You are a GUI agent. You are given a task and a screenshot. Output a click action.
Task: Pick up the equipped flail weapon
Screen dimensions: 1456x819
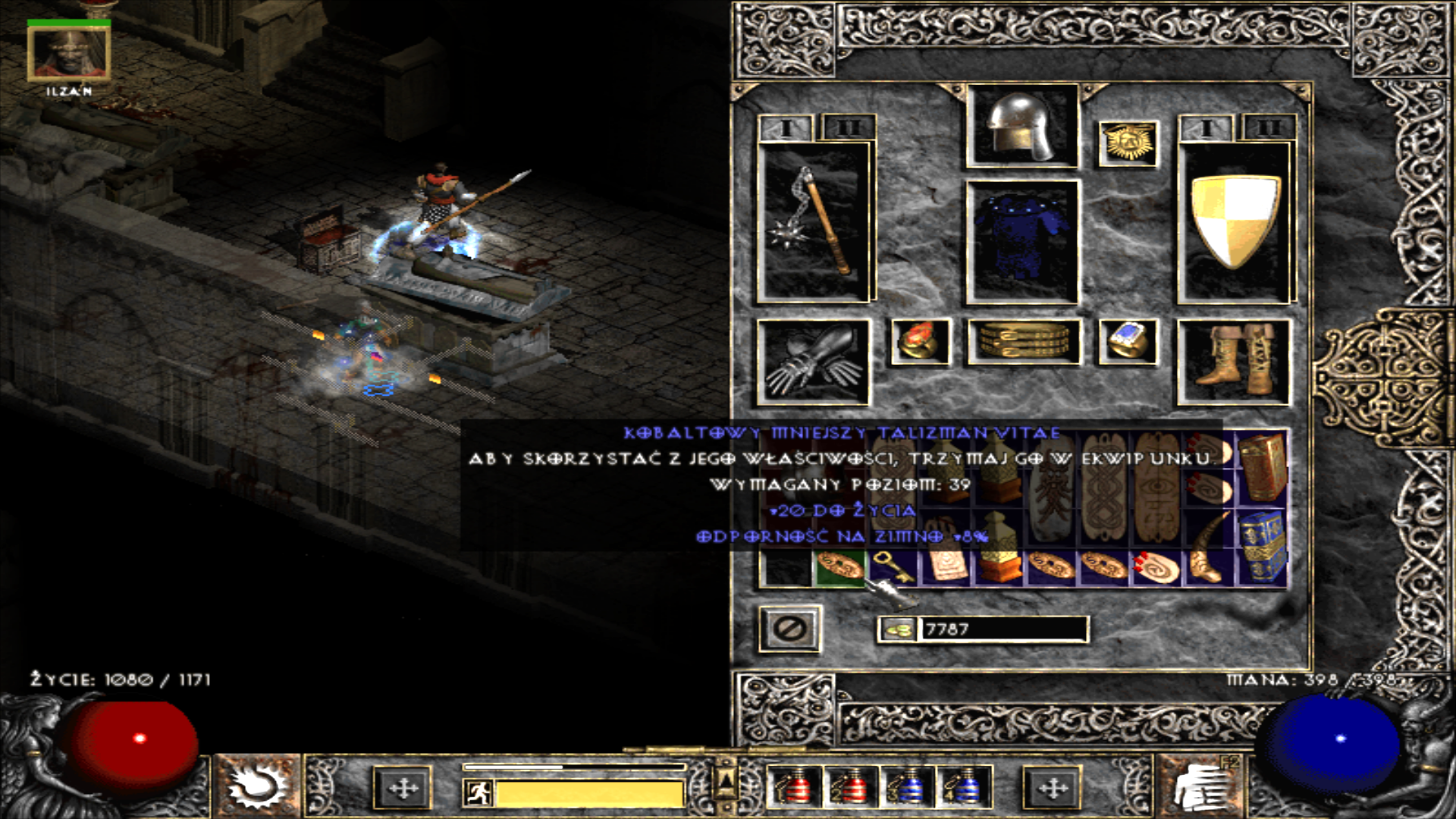pos(813,223)
